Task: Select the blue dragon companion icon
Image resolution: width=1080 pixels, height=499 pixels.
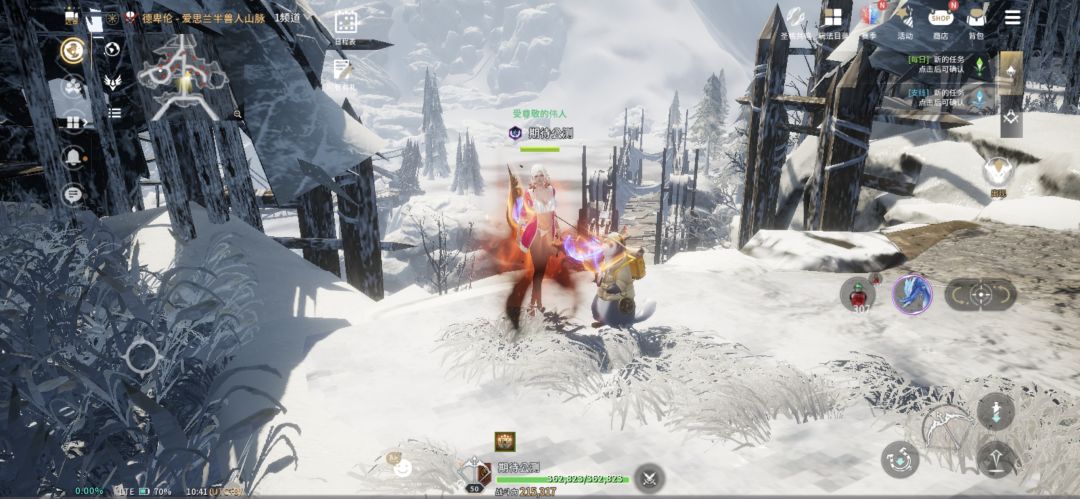Action: click(912, 294)
